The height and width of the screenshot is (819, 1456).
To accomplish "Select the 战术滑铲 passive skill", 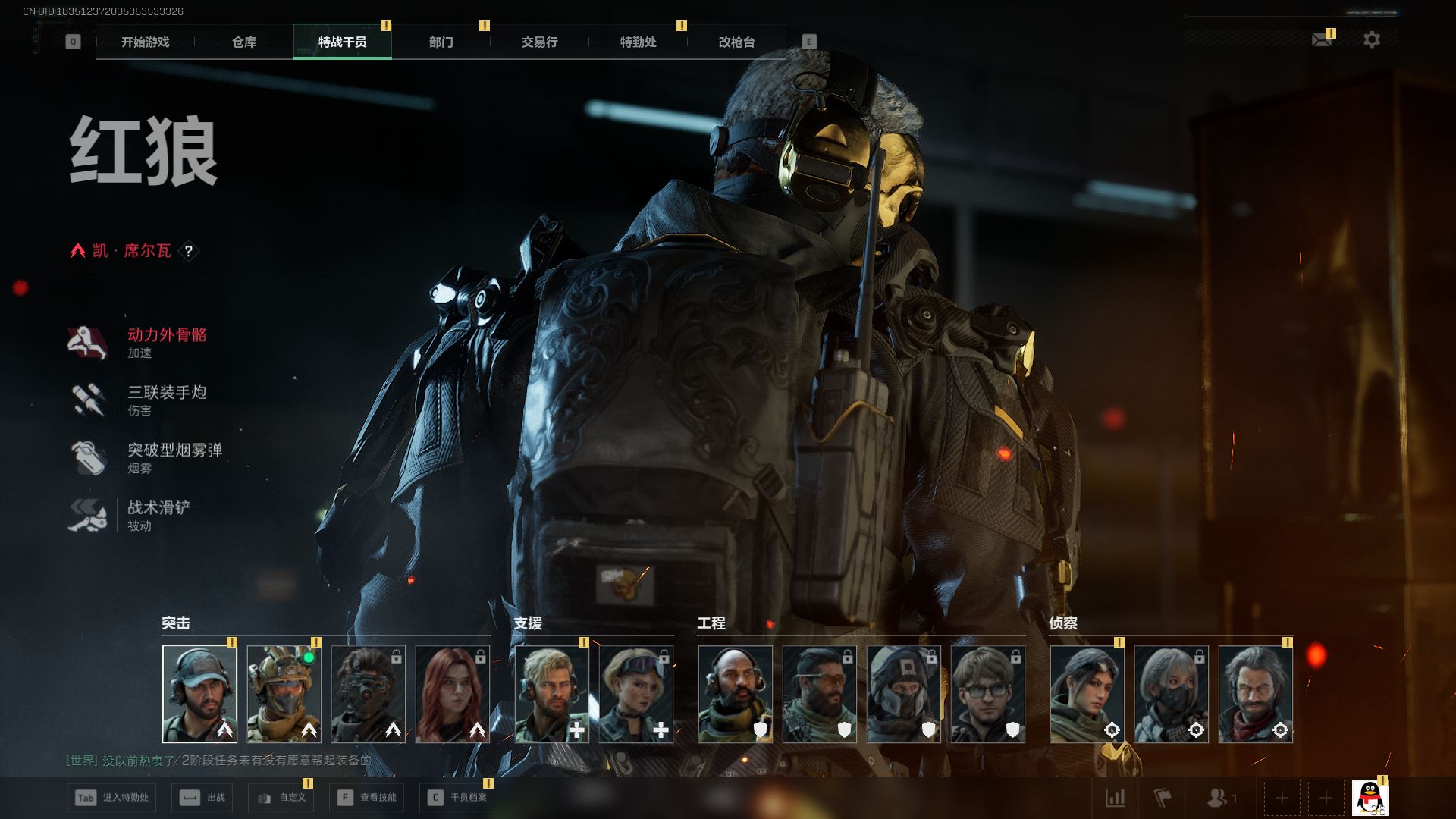I will click(158, 515).
